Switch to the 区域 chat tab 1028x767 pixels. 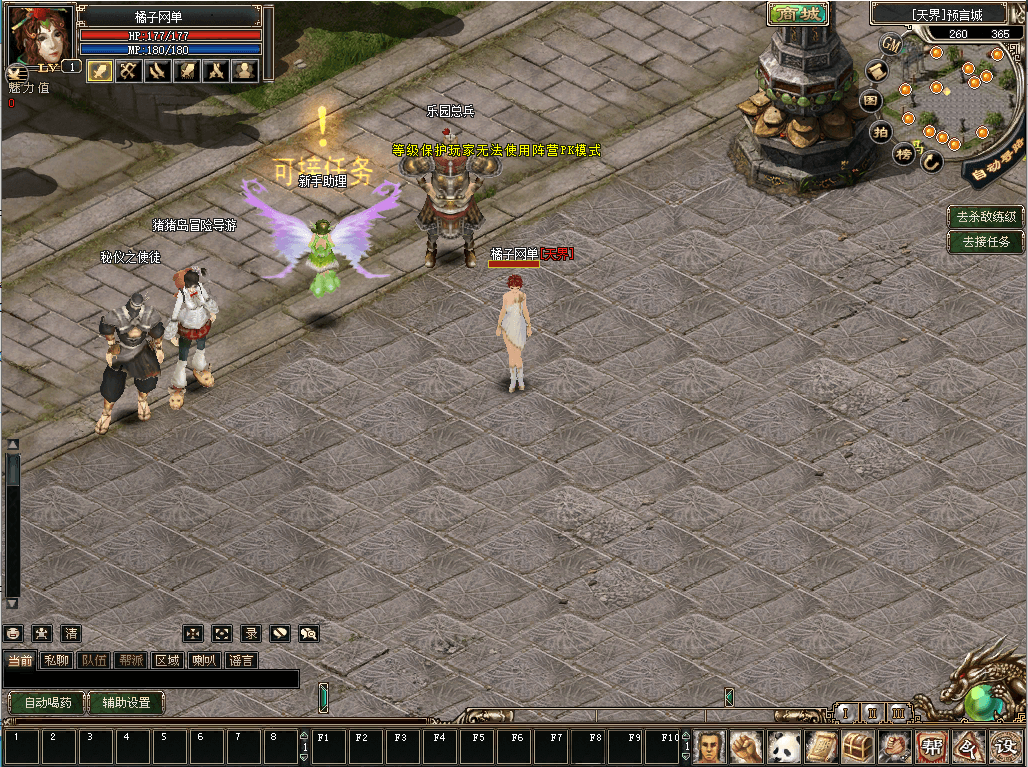point(167,660)
